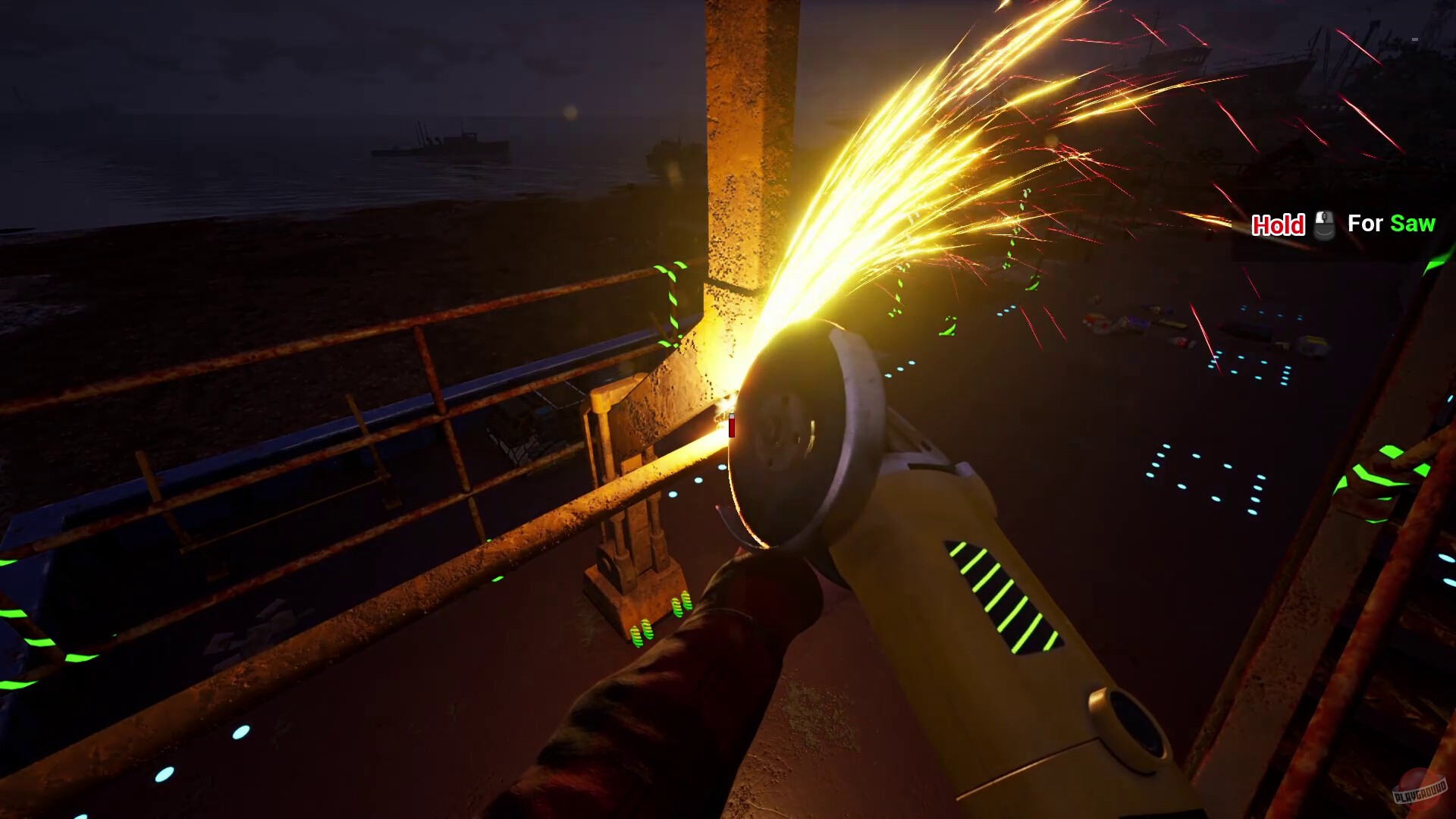Screen dimensions: 1456x819
Task: Click the mouse icon in the Saw prompt
Action: coord(1325,225)
